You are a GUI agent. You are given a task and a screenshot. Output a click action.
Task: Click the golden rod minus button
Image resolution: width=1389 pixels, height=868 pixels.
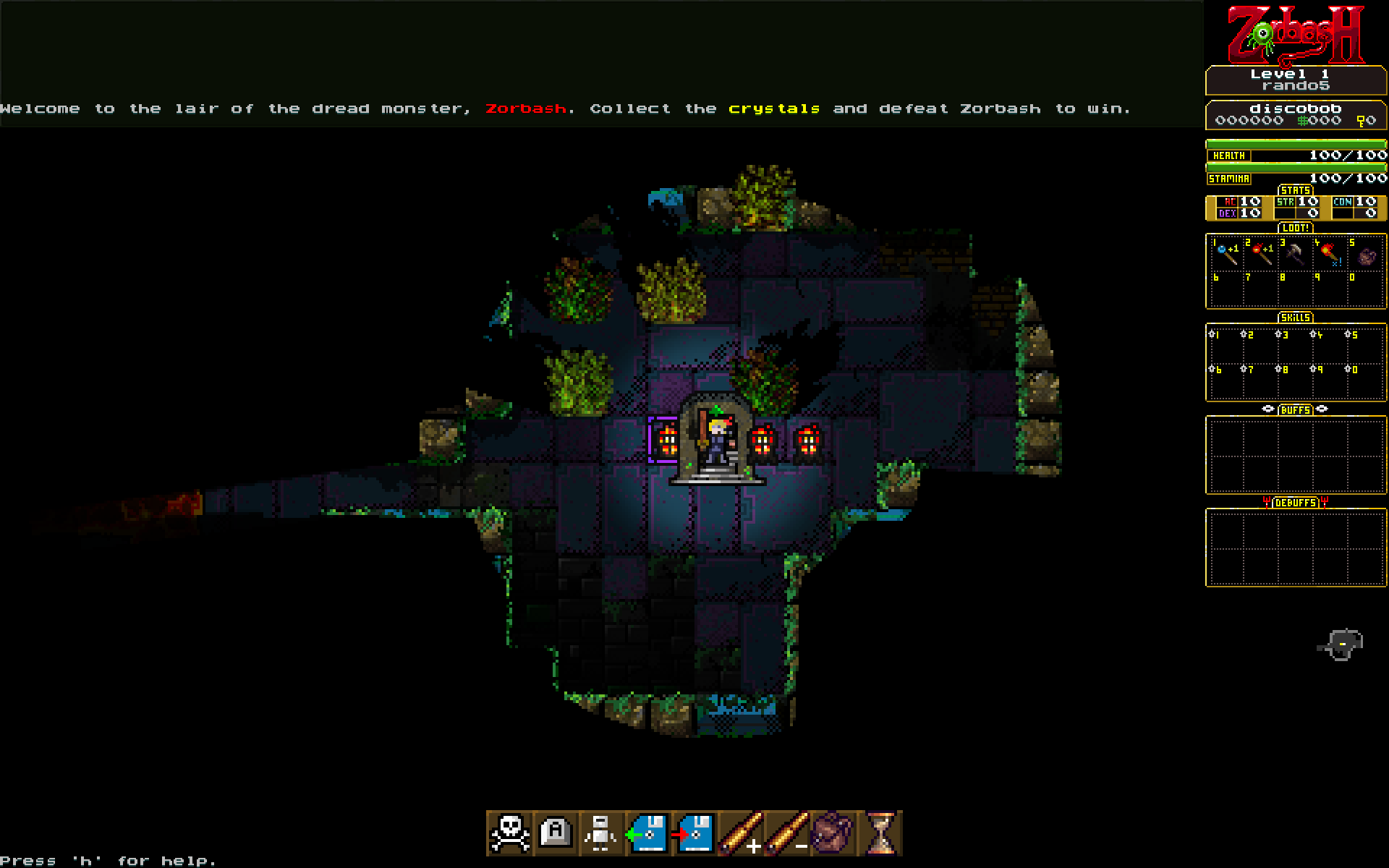point(786,833)
